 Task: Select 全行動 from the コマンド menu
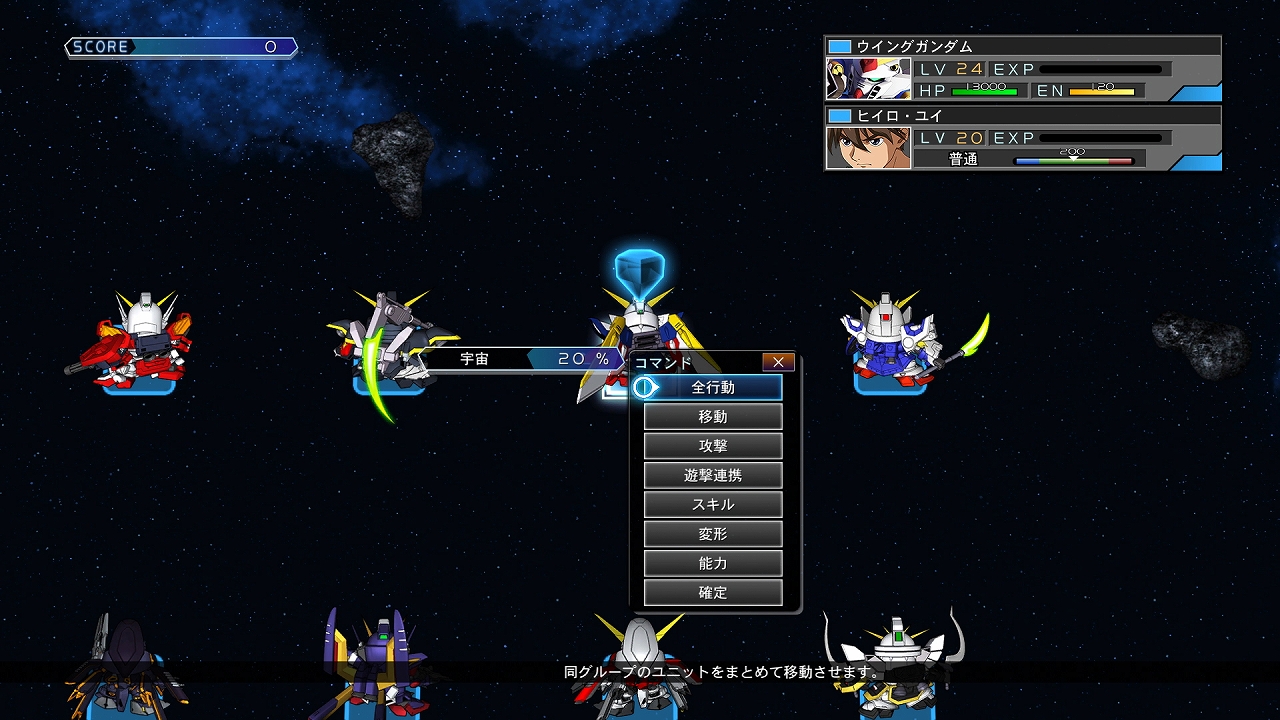point(714,387)
